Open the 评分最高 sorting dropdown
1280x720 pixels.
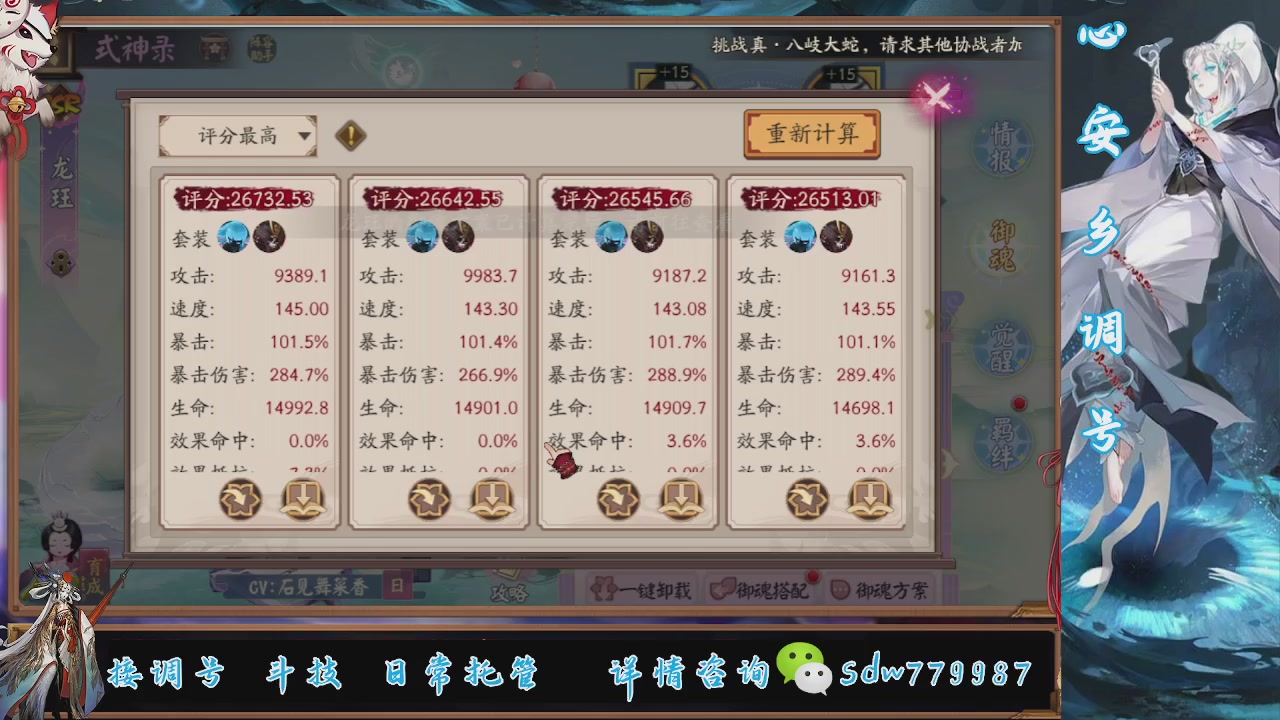[238, 134]
